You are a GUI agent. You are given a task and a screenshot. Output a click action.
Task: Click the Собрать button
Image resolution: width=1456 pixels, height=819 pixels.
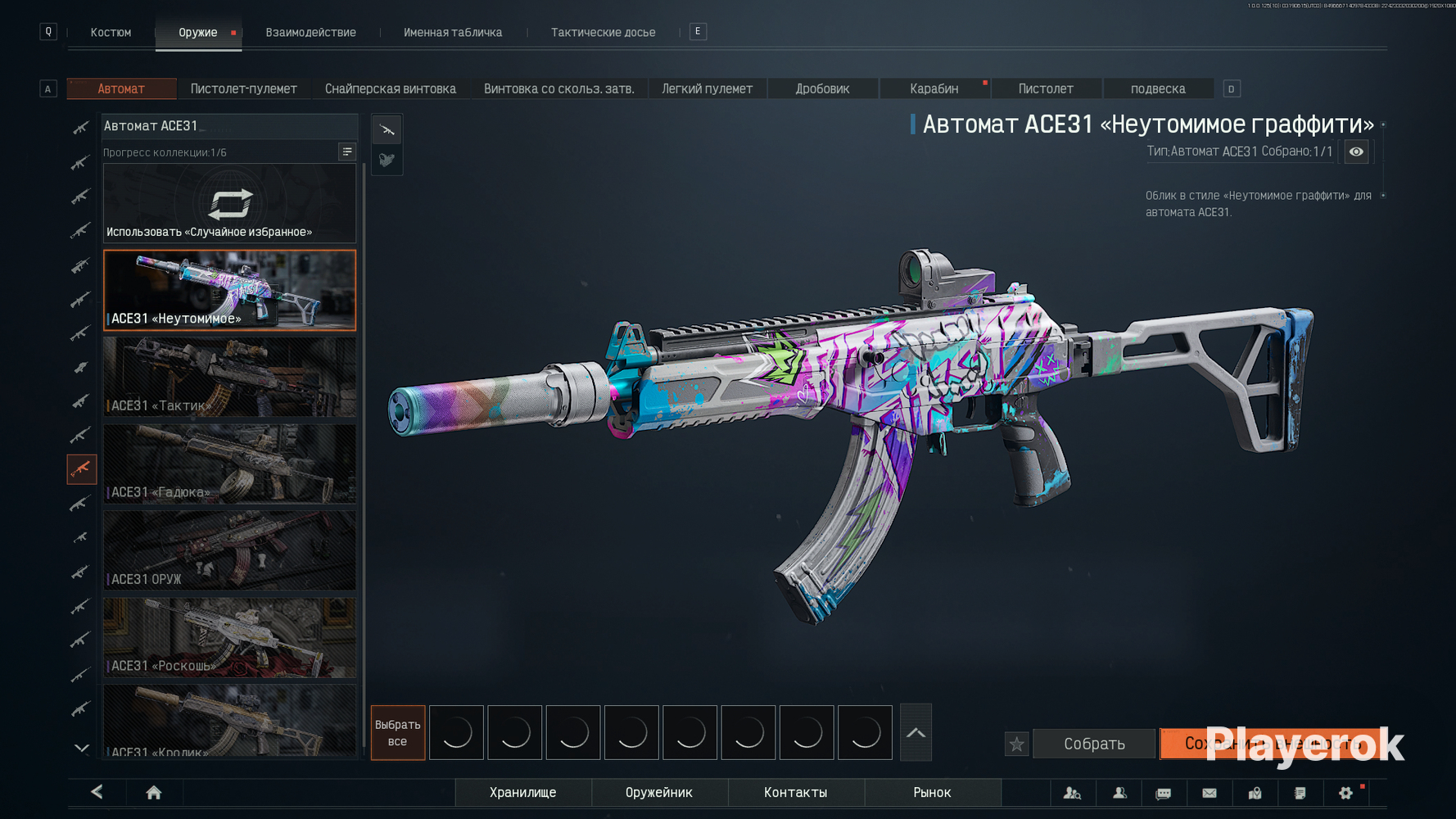1094,744
